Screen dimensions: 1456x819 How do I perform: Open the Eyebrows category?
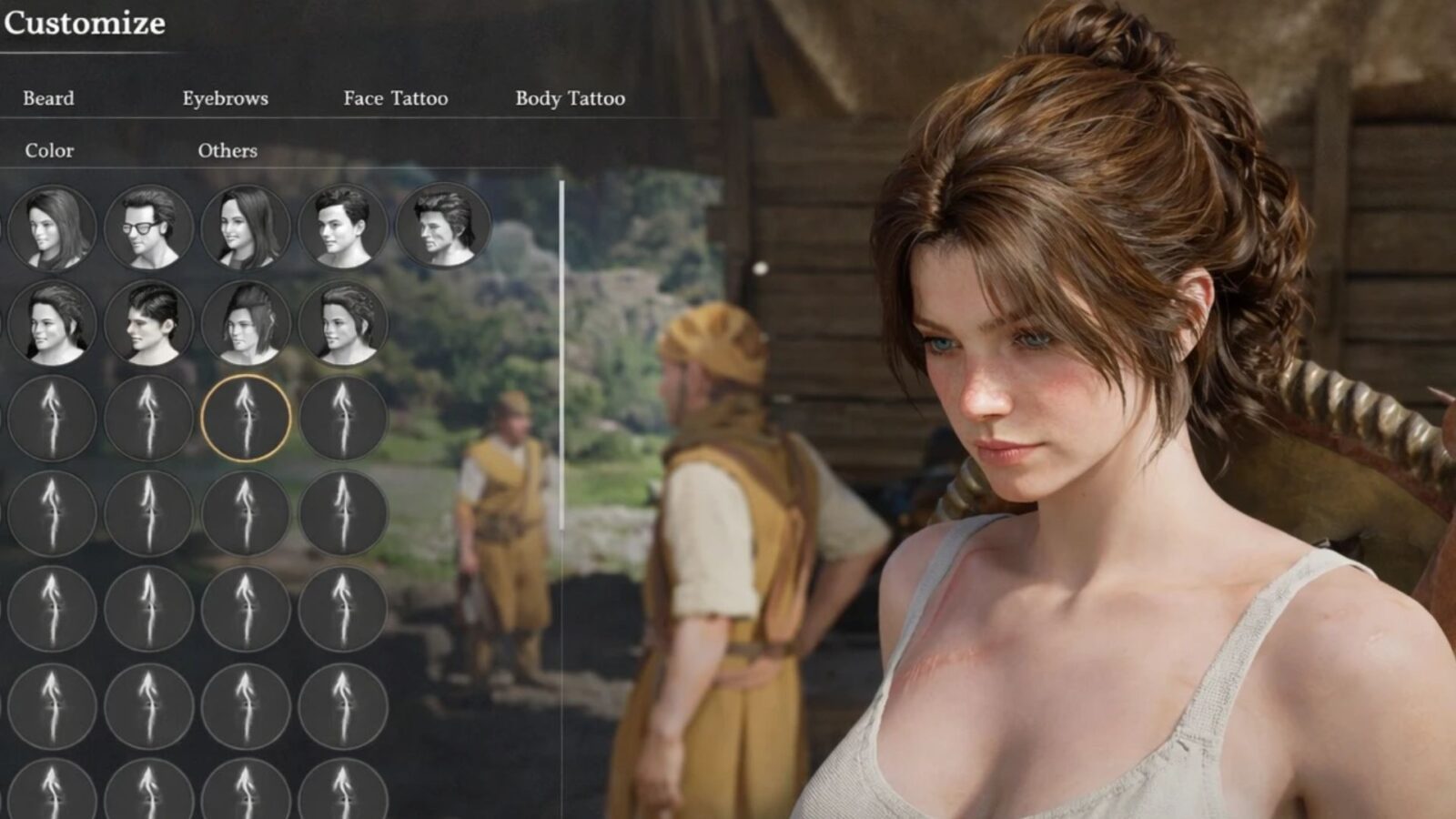225,98
